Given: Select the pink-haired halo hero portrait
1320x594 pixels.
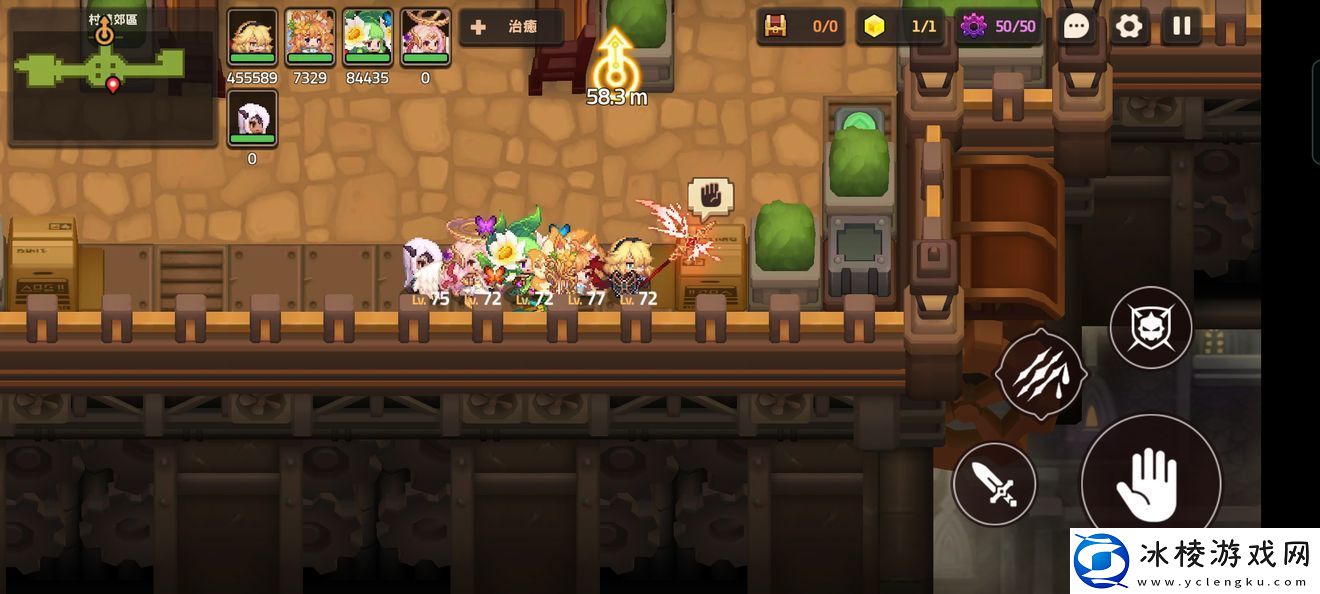Looking at the screenshot, I should click(x=426, y=38).
